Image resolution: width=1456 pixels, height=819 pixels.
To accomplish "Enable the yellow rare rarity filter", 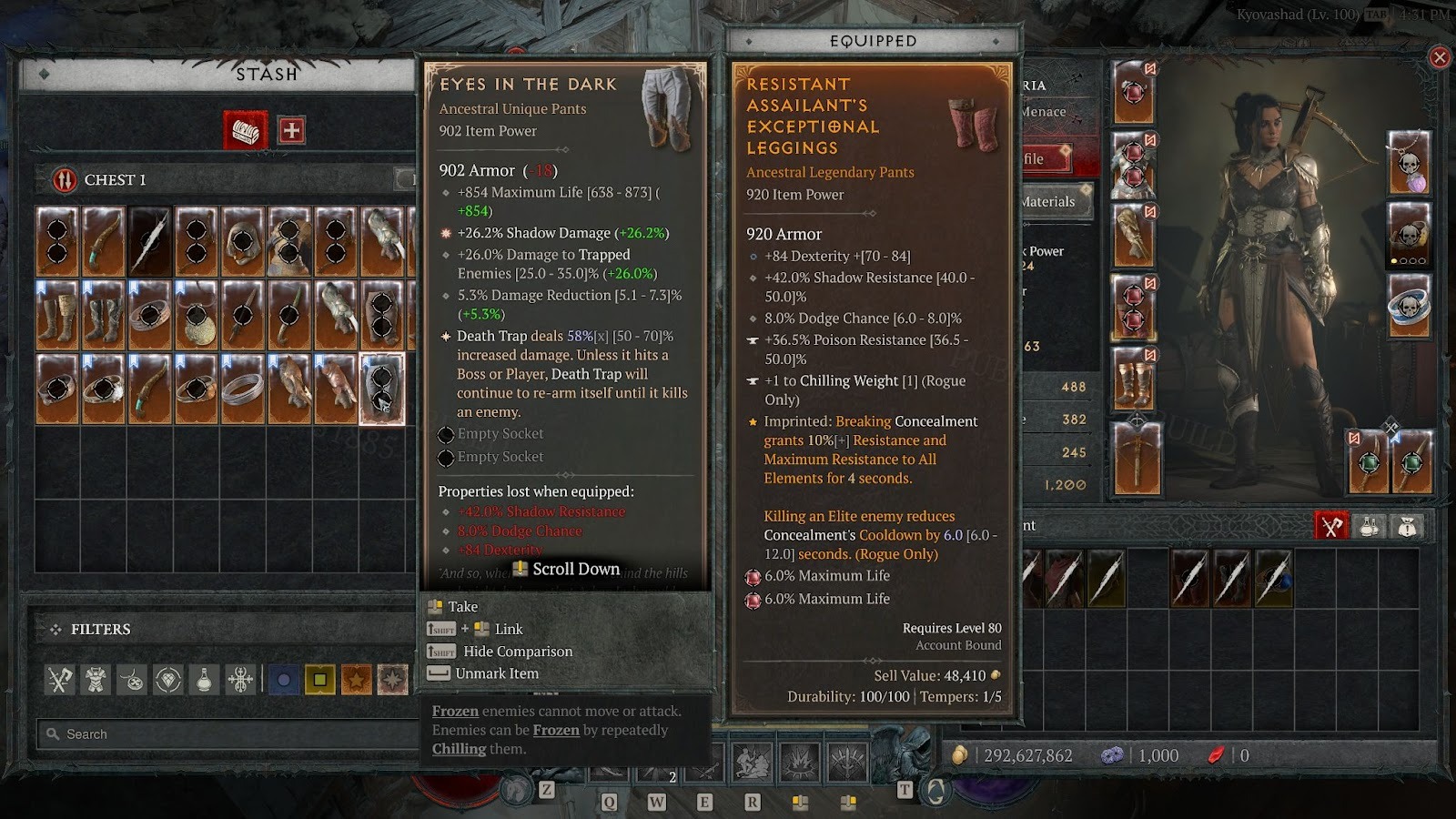I will tap(319, 679).
